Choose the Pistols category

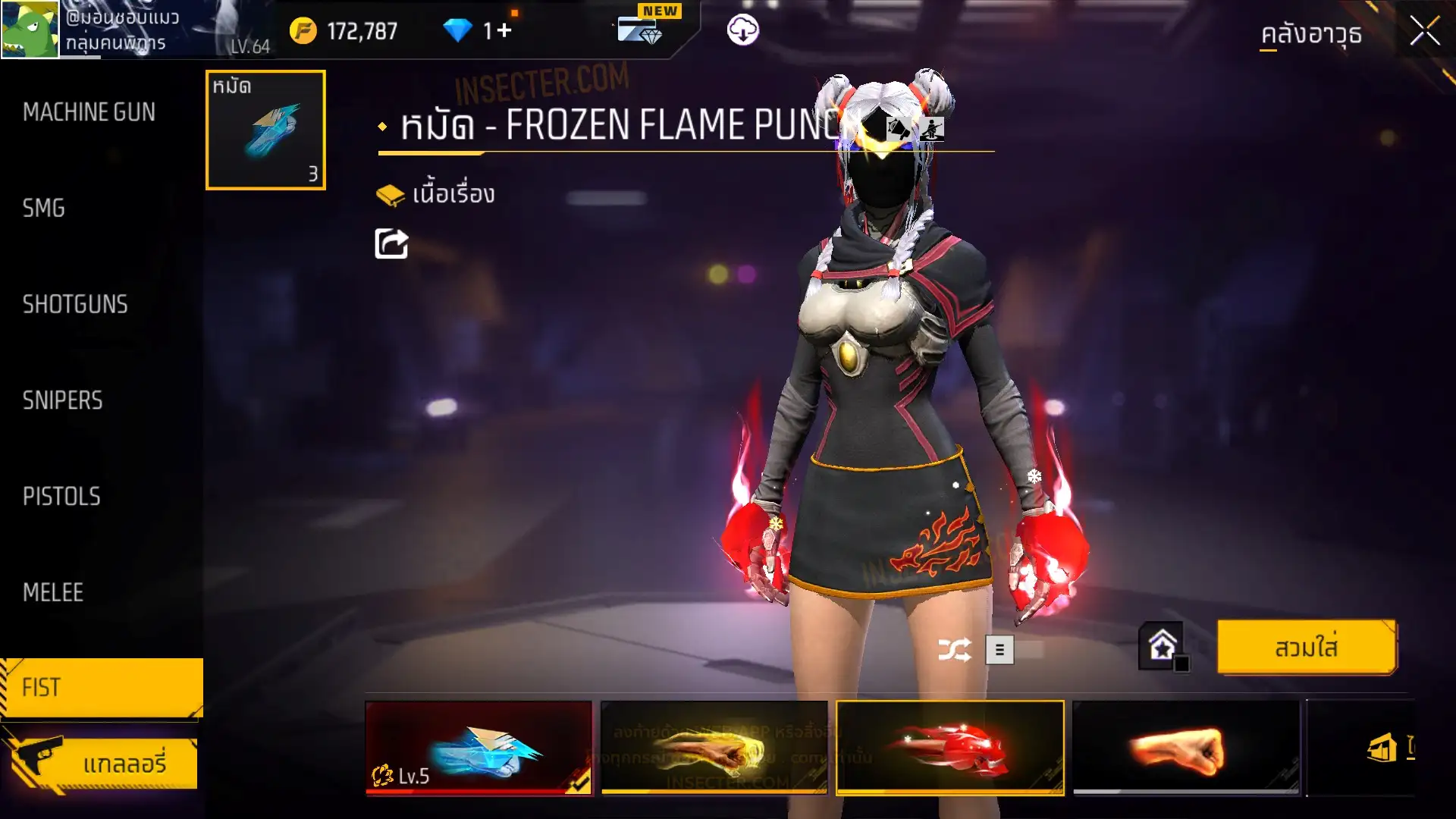[61, 496]
